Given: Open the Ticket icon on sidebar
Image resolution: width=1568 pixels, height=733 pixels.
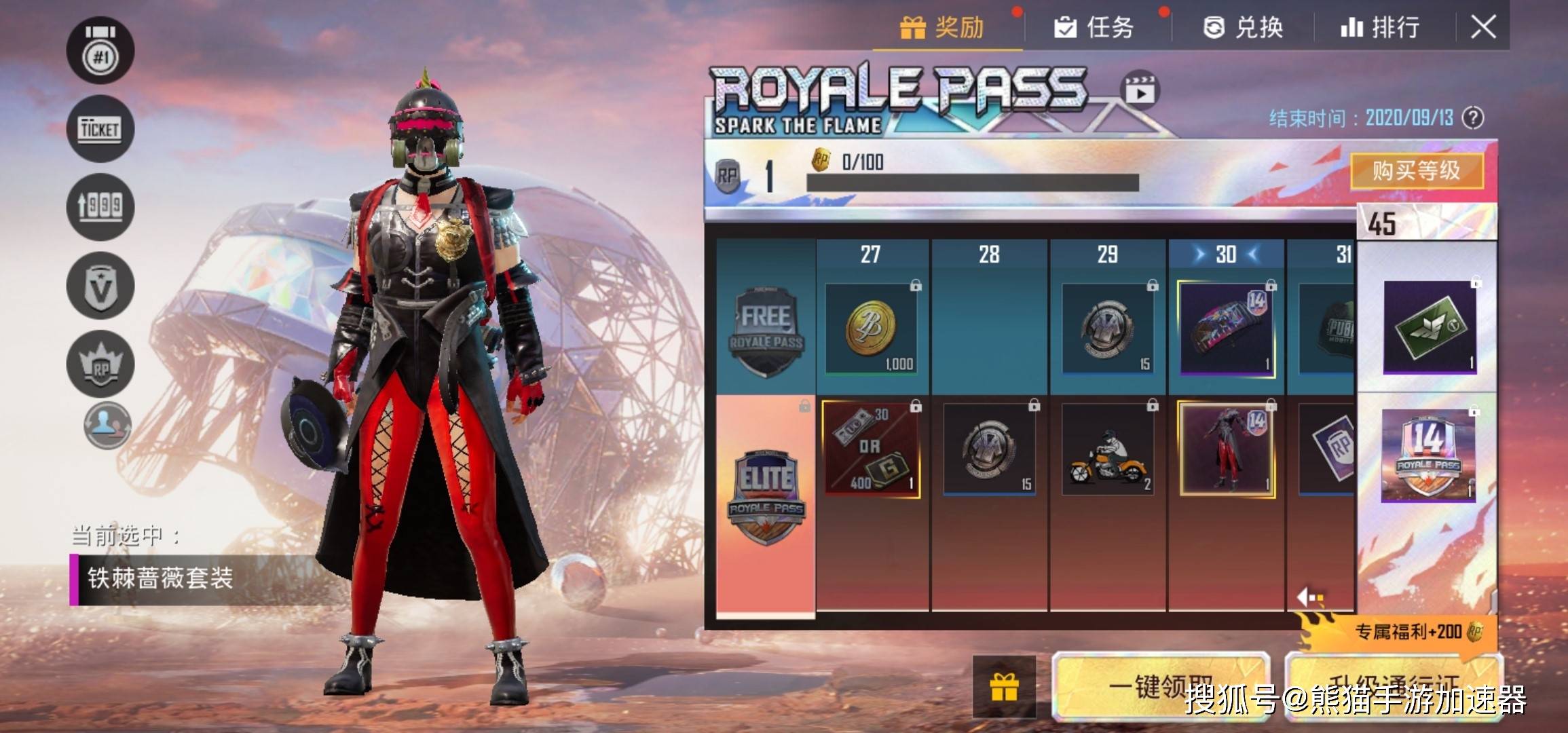Looking at the screenshot, I should coord(100,128).
